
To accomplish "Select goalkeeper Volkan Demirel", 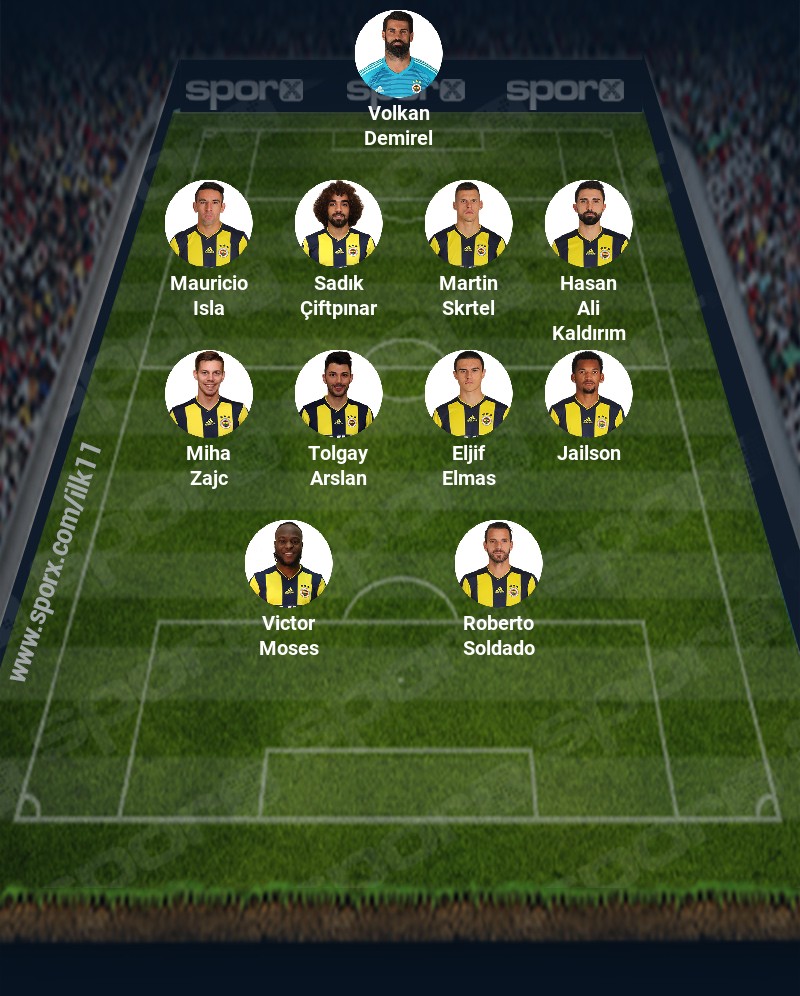I will click(398, 54).
